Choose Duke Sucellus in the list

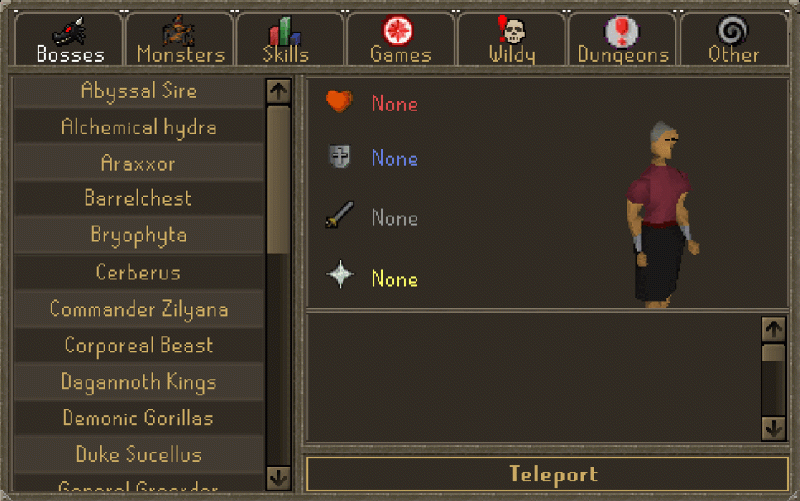[x=138, y=455]
